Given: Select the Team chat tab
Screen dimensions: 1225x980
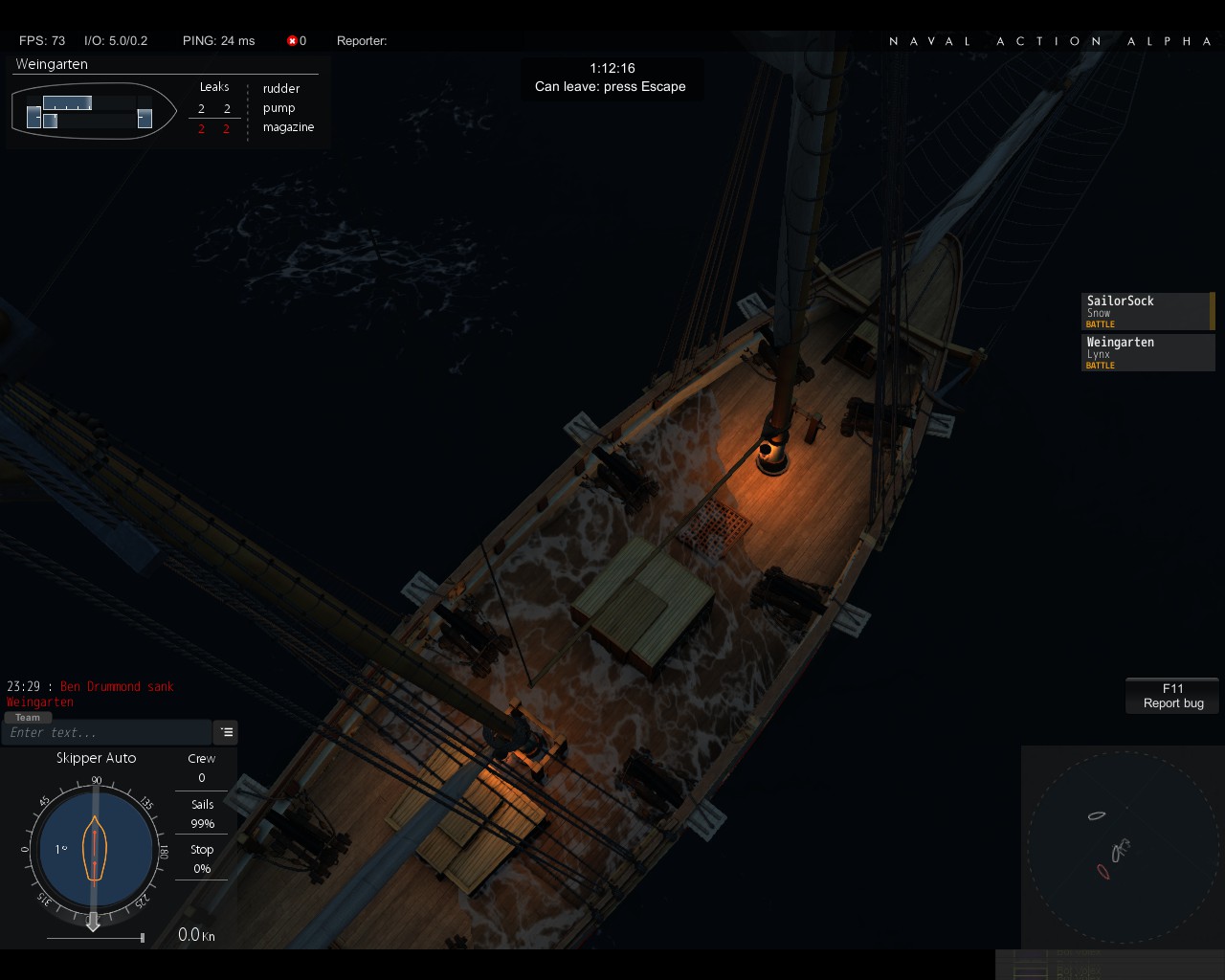Looking at the screenshot, I should coord(28,718).
